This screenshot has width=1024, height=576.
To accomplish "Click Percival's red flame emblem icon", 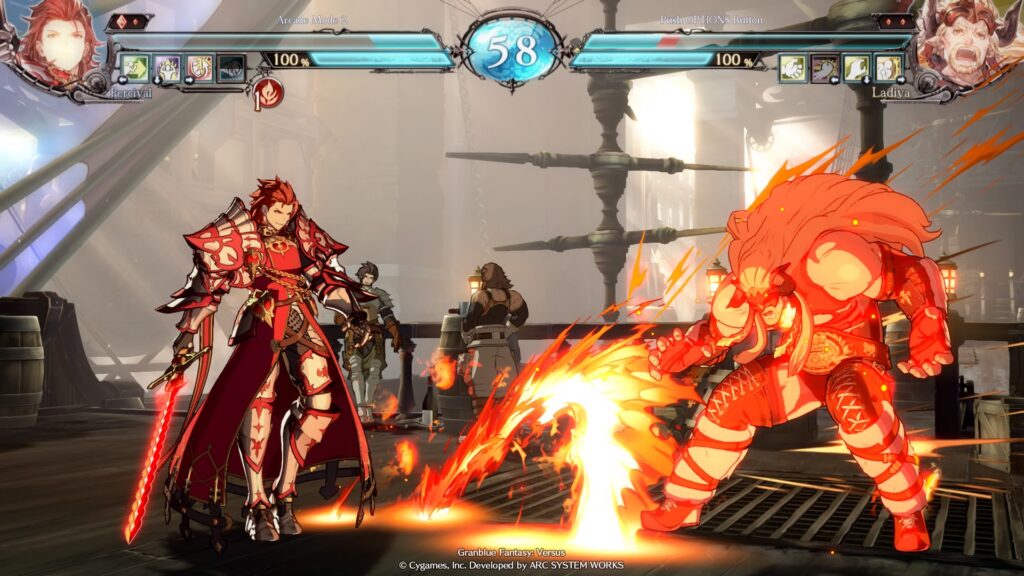I will pyautogui.click(x=269, y=94).
